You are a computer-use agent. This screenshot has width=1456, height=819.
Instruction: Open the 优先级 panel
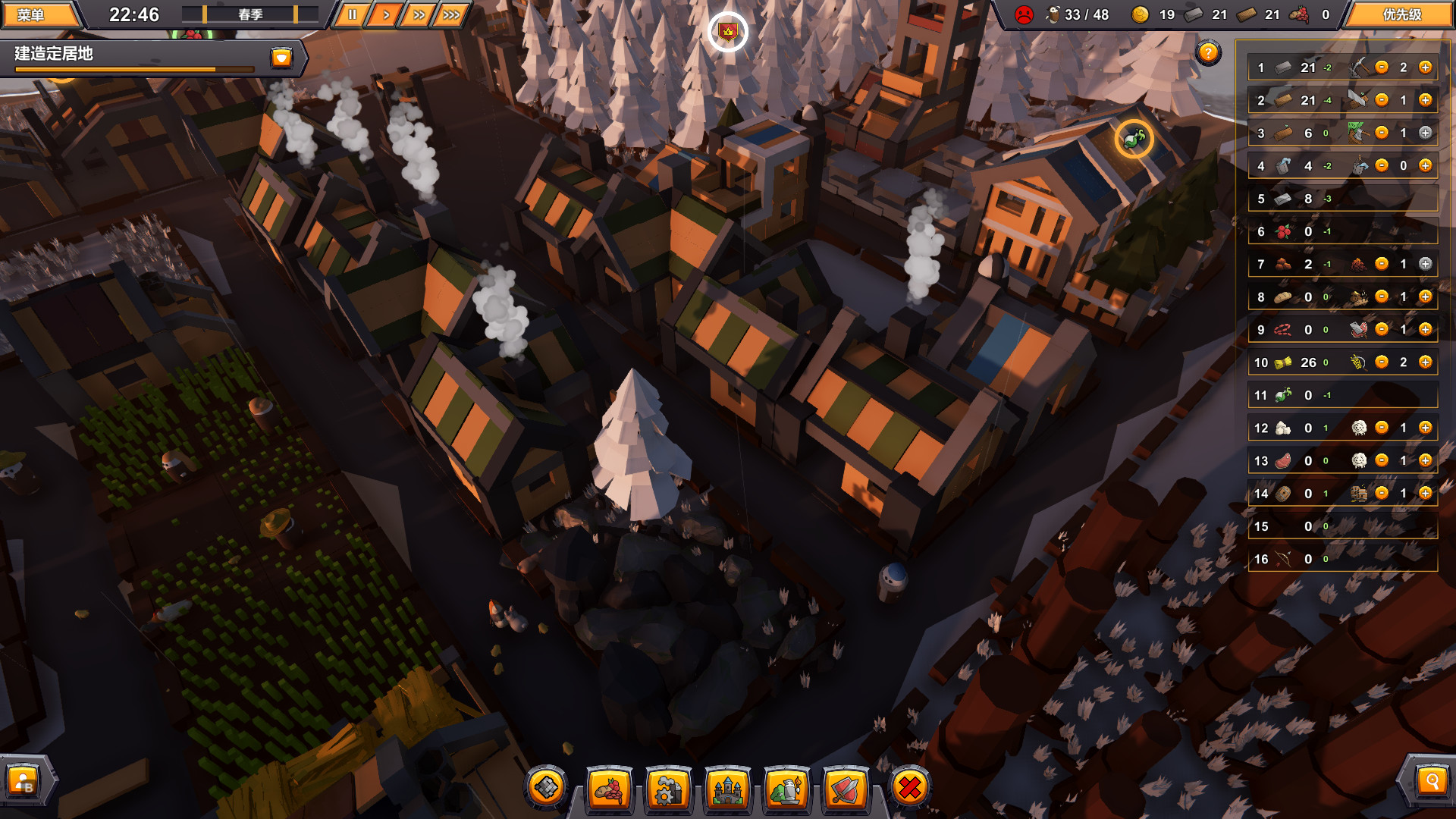[1404, 14]
